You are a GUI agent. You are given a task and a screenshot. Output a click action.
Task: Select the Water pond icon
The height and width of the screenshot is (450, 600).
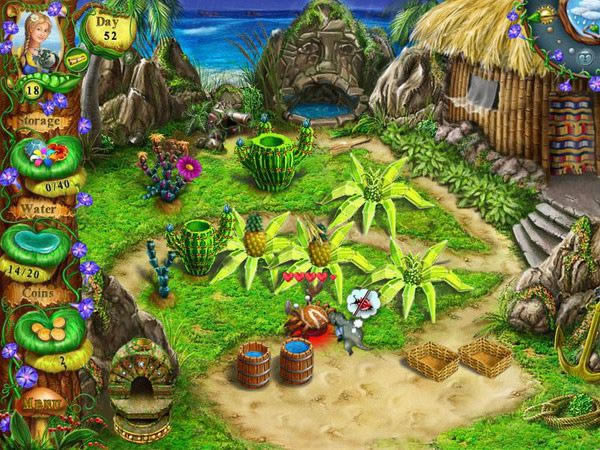[x=42, y=245]
